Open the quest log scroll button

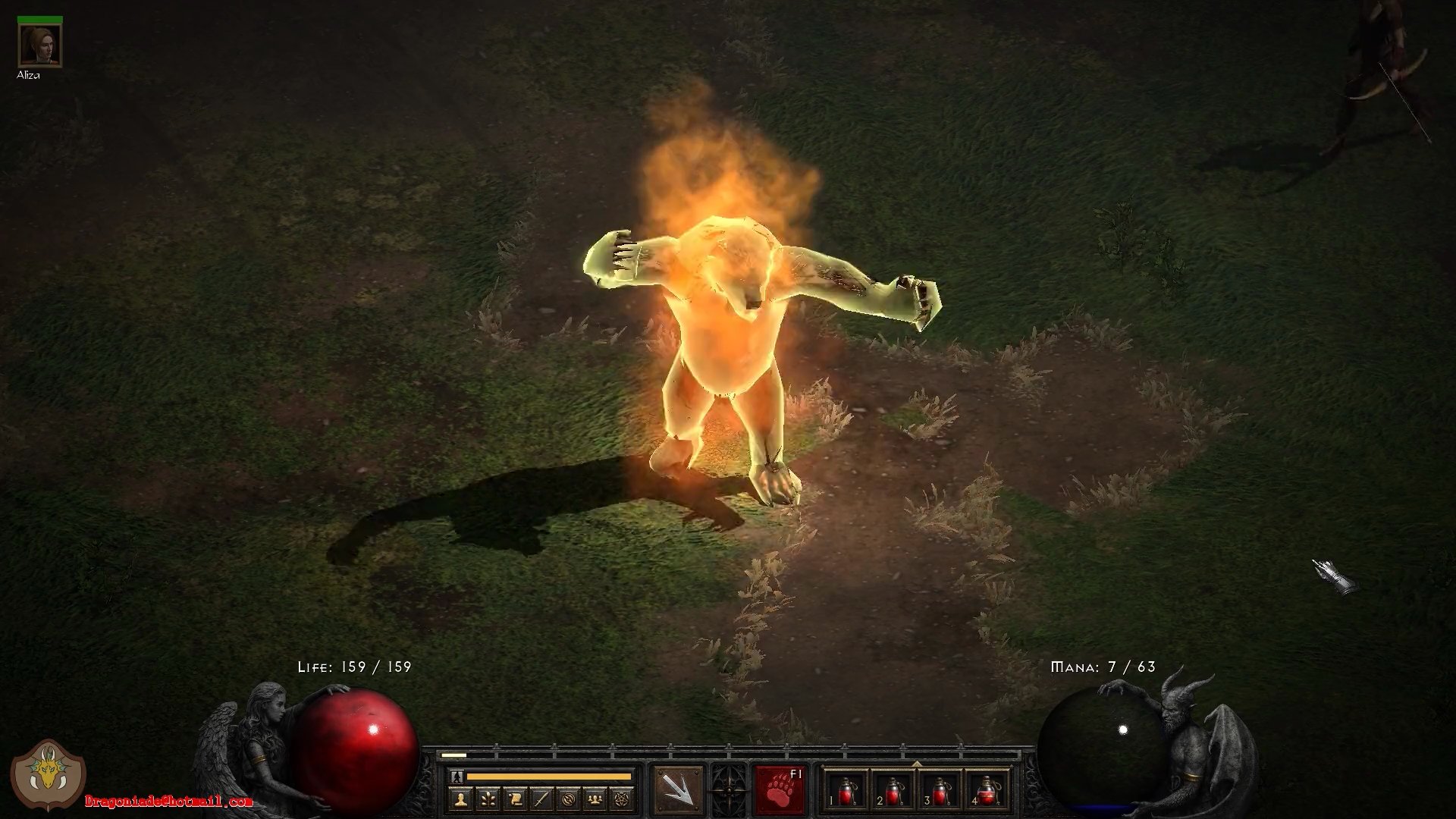click(x=514, y=799)
